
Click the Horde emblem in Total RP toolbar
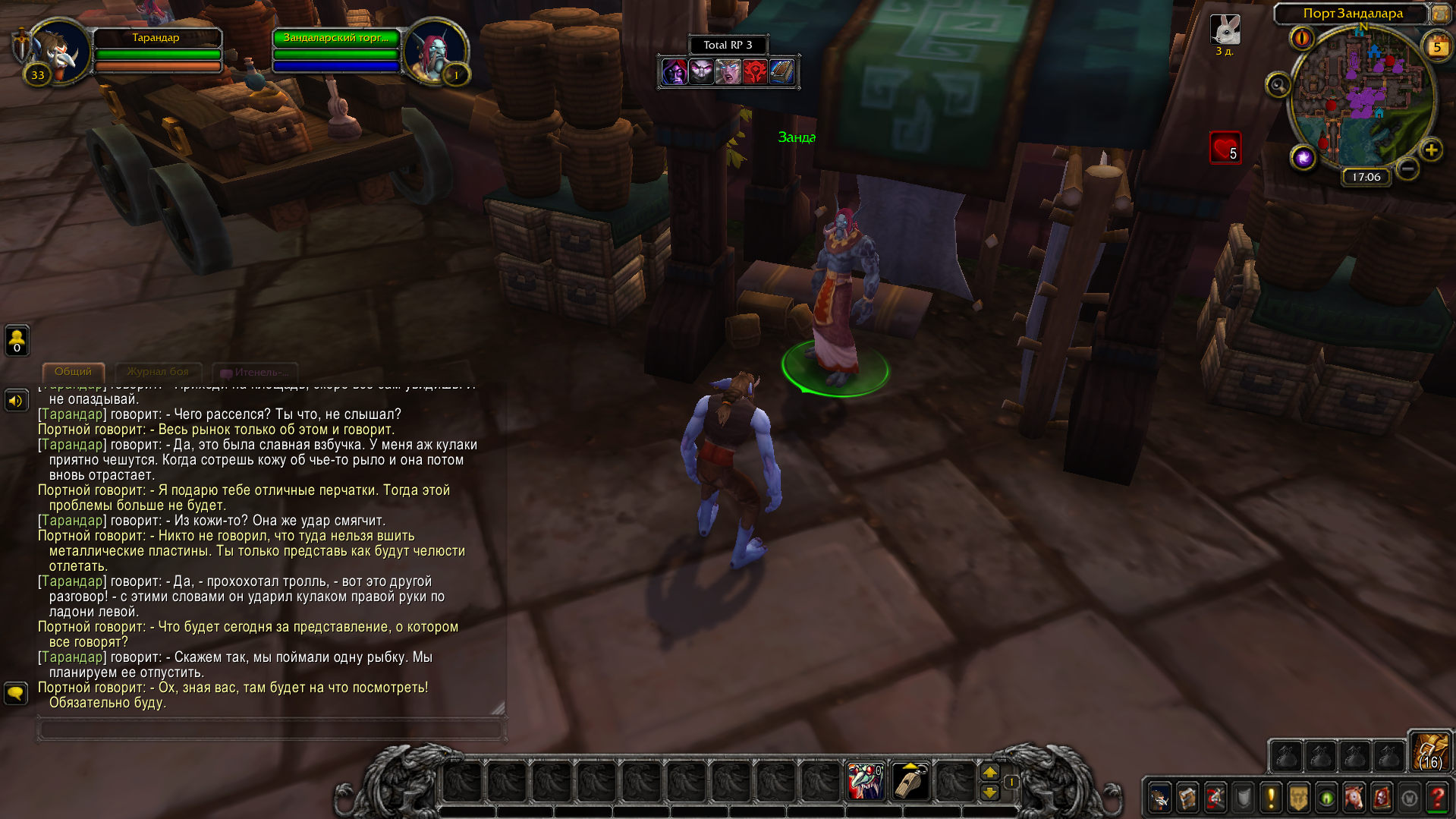point(754,72)
